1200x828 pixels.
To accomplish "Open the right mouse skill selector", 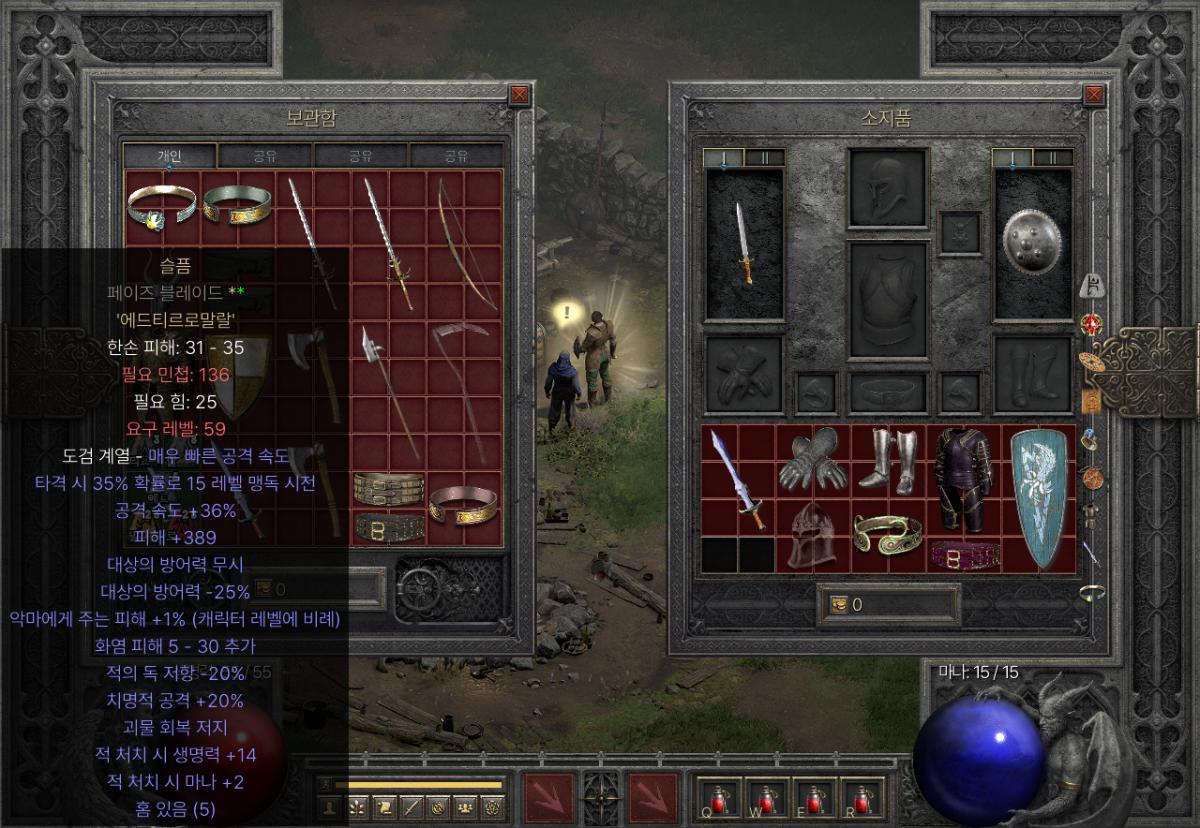I will [653, 800].
